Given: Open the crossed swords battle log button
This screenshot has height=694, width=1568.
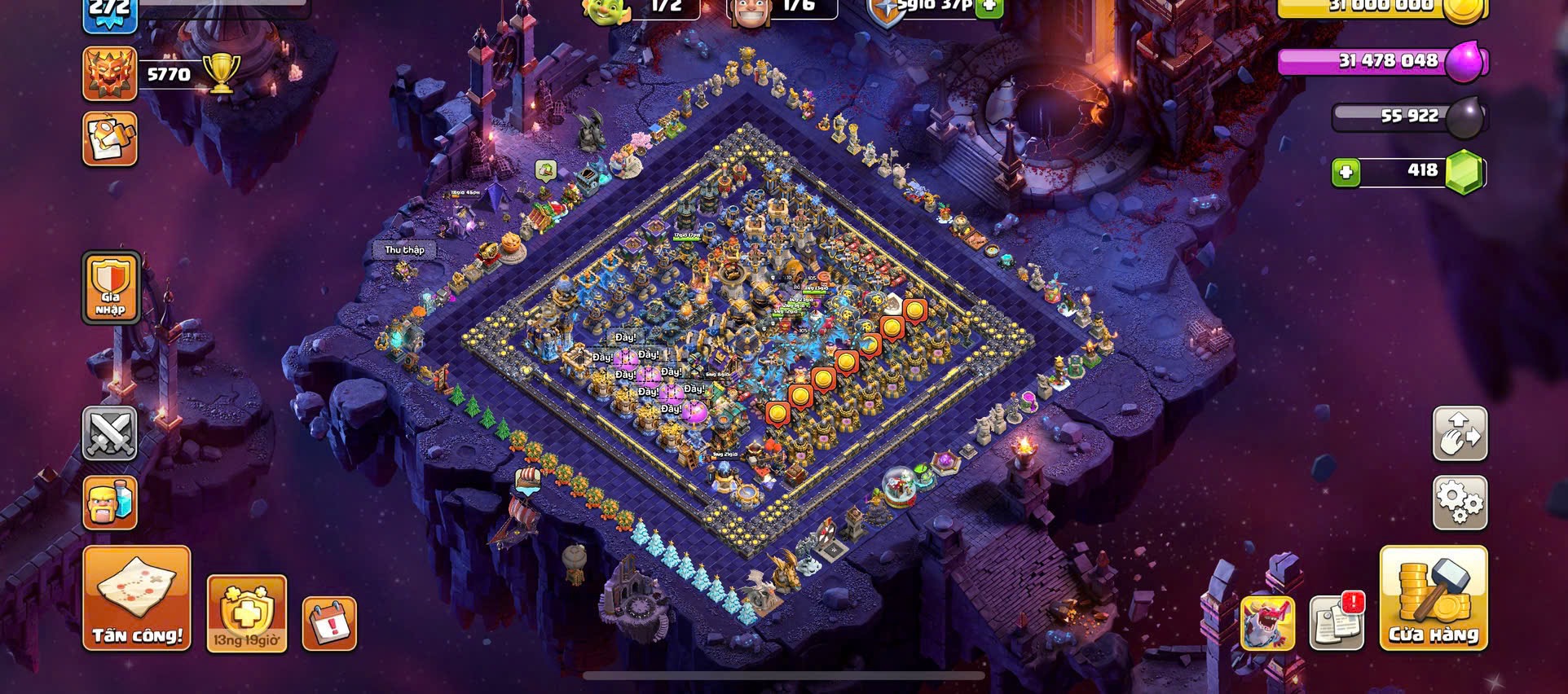Looking at the screenshot, I should click(110, 434).
